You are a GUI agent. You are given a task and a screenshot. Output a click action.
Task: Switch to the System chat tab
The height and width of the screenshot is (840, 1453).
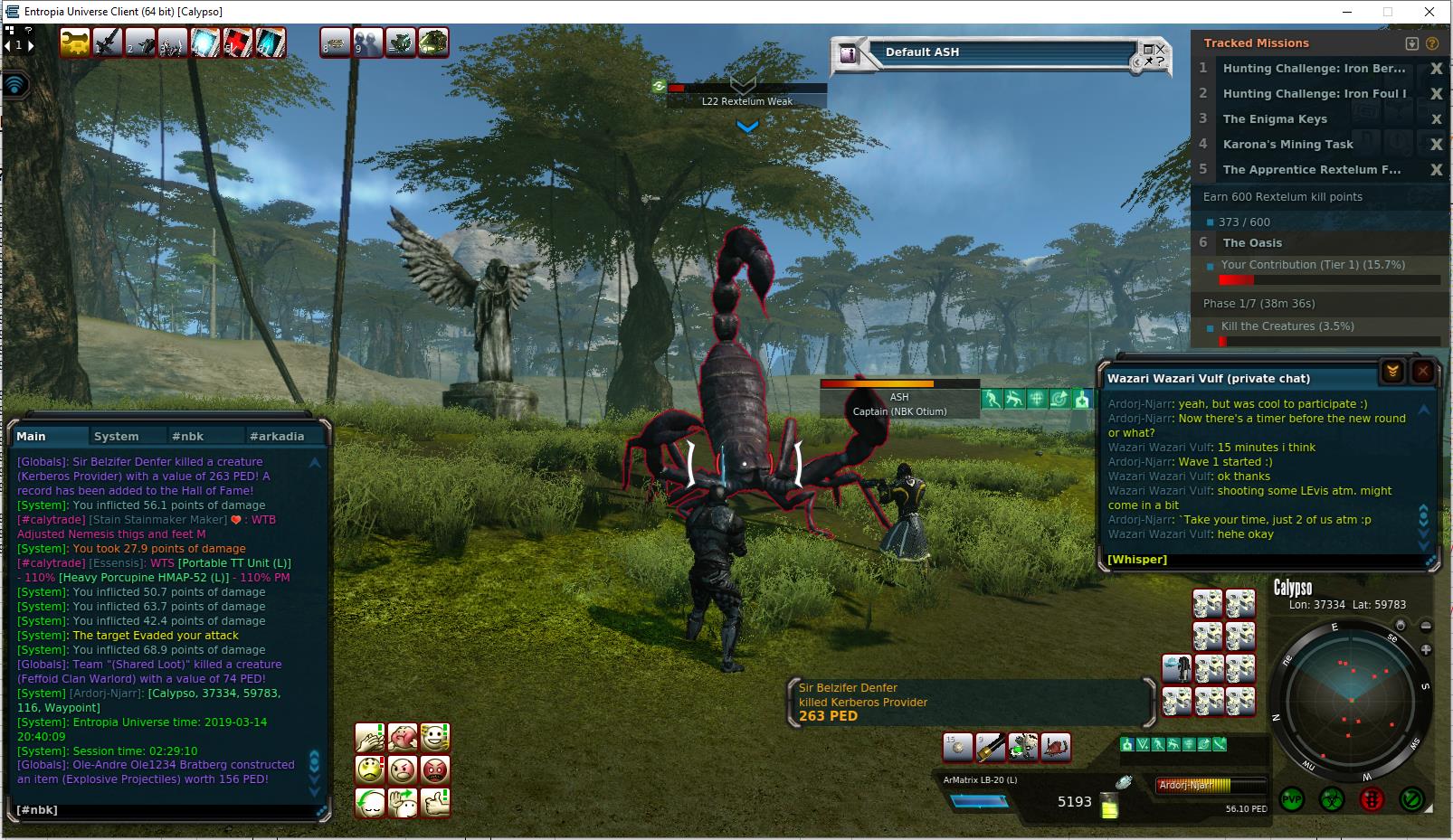coord(117,436)
